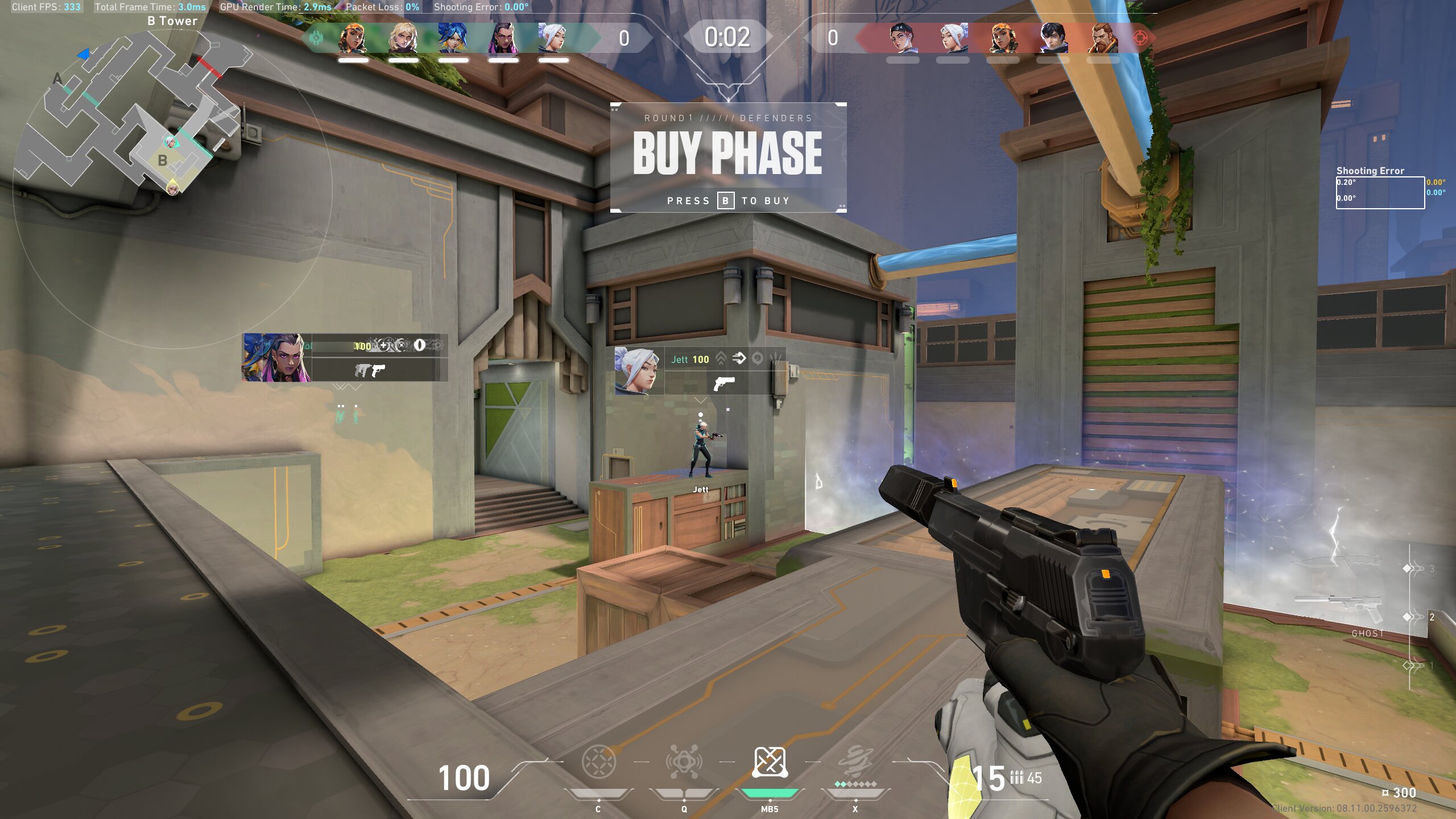Select the Ghost pistol weapon slot

click(1338, 607)
